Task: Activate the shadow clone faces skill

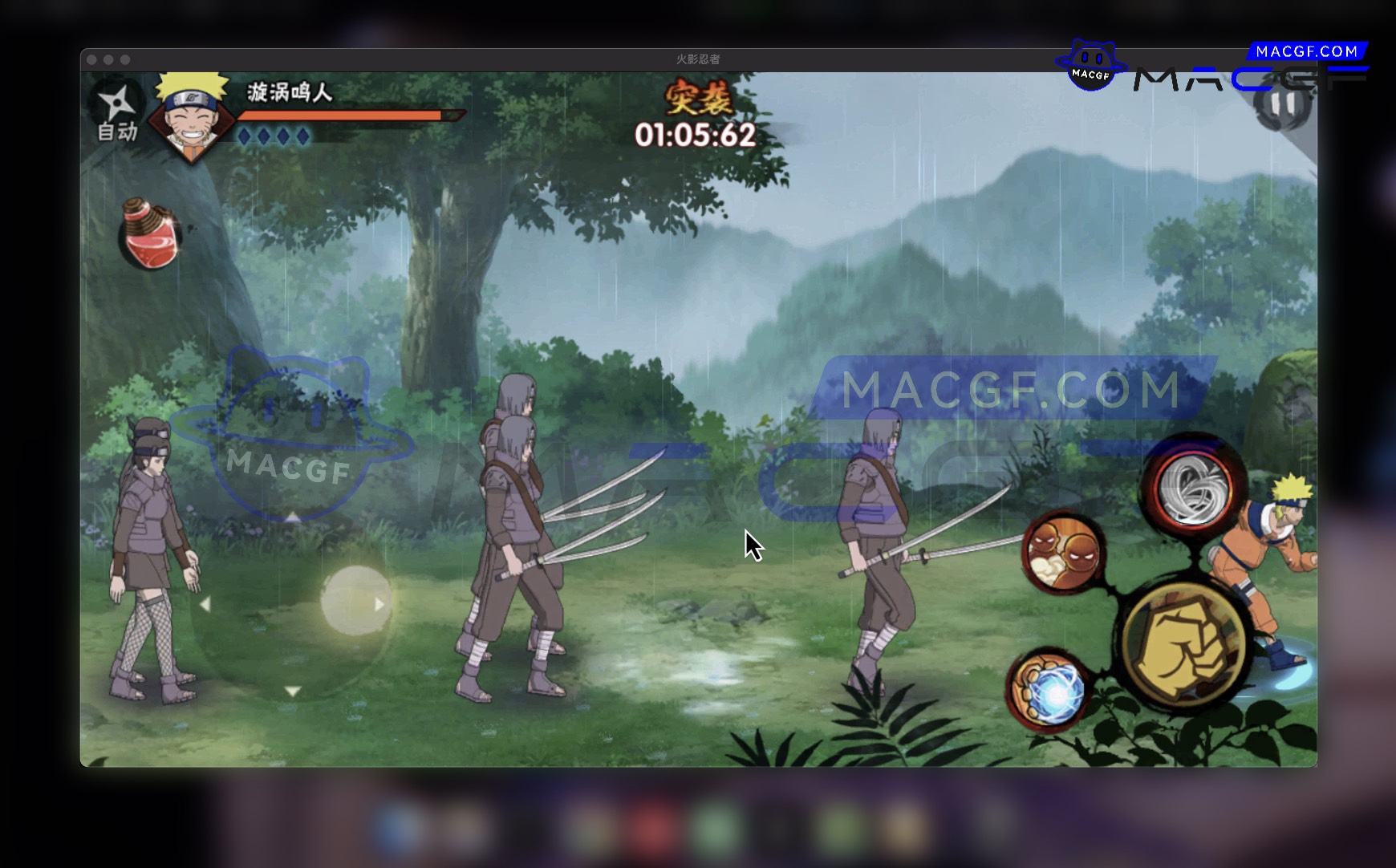Action: tap(1063, 554)
